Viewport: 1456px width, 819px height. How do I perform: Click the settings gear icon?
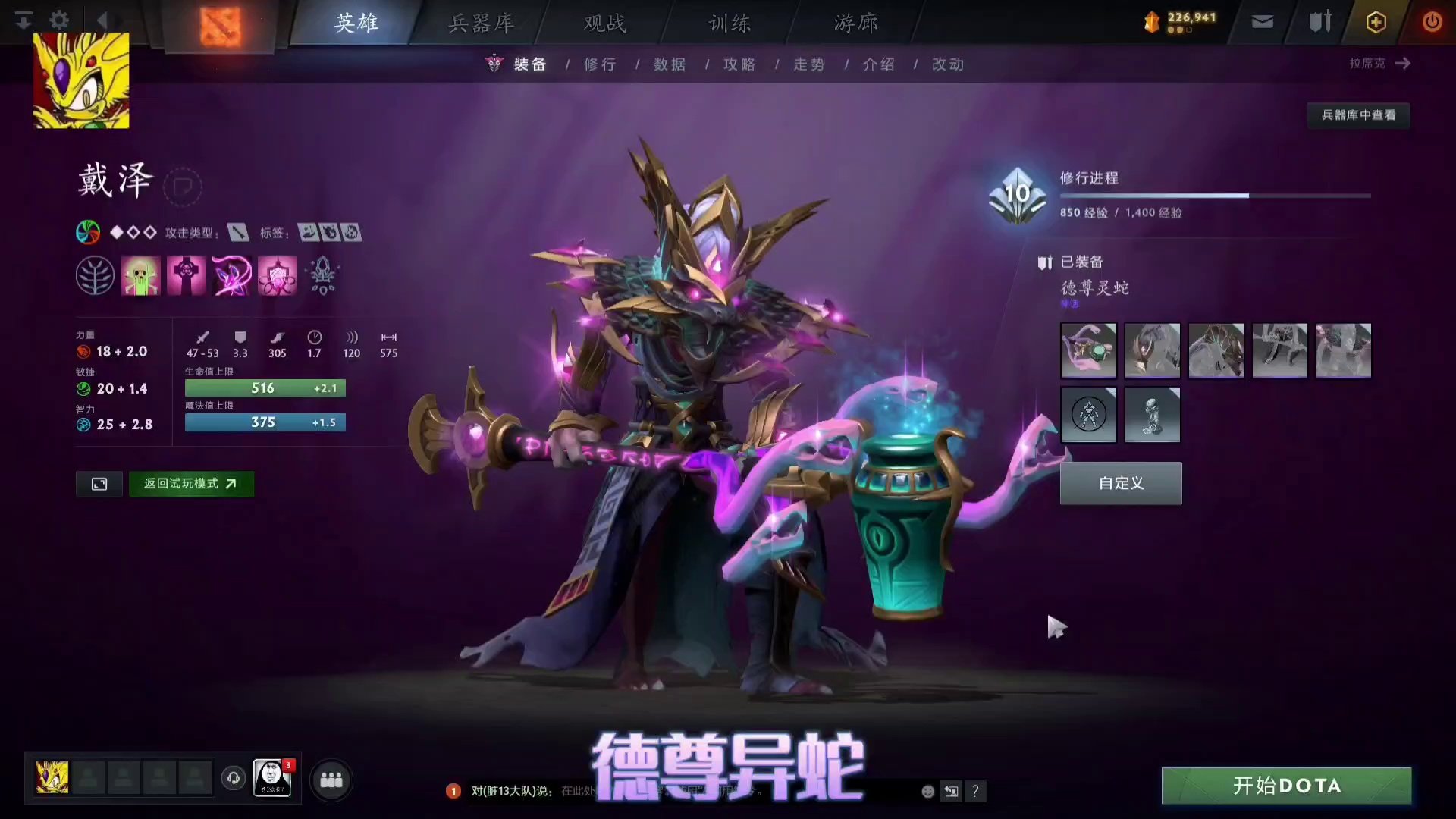(x=58, y=20)
